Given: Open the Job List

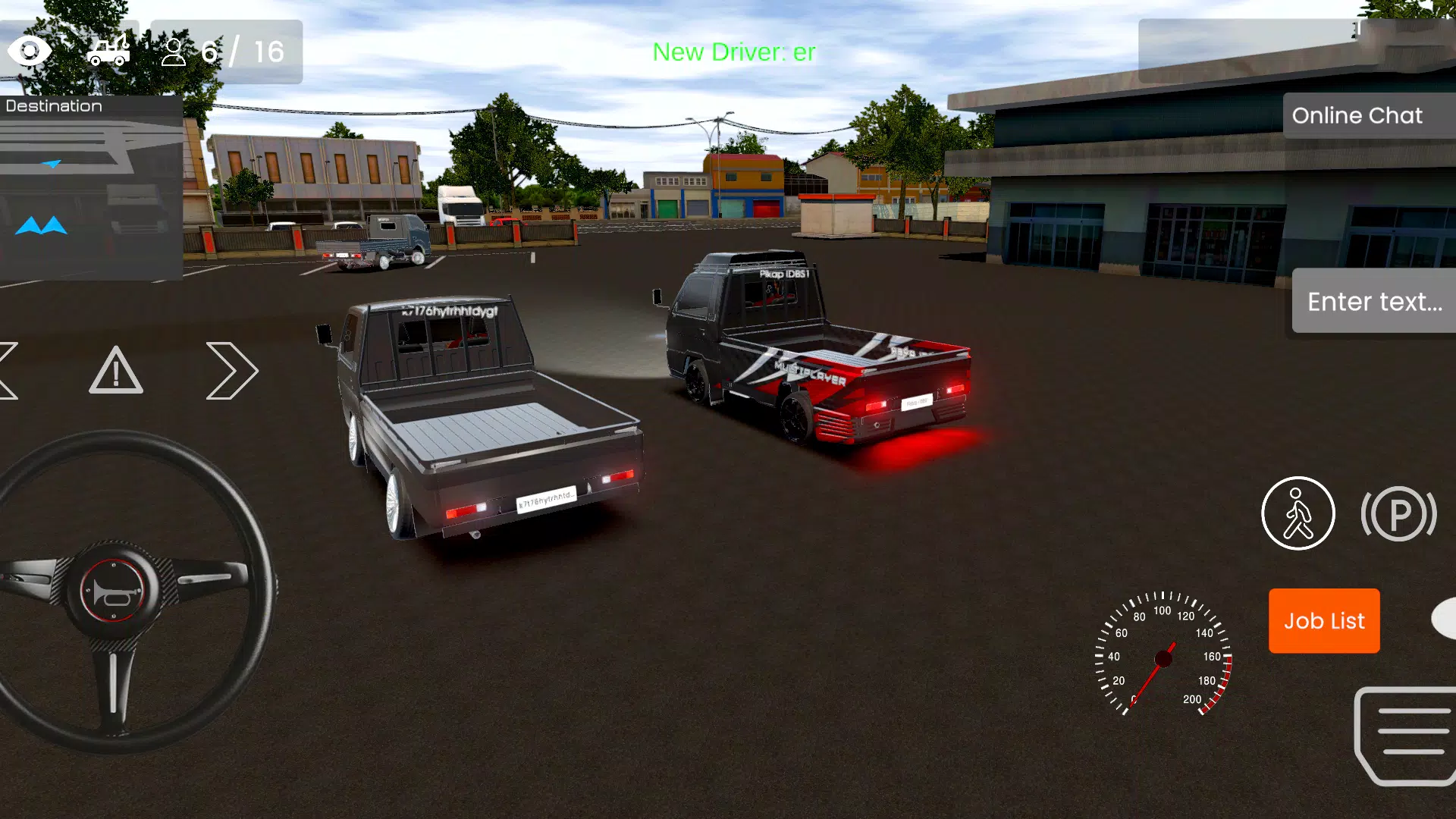Looking at the screenshot, I should pos(1323,621).
